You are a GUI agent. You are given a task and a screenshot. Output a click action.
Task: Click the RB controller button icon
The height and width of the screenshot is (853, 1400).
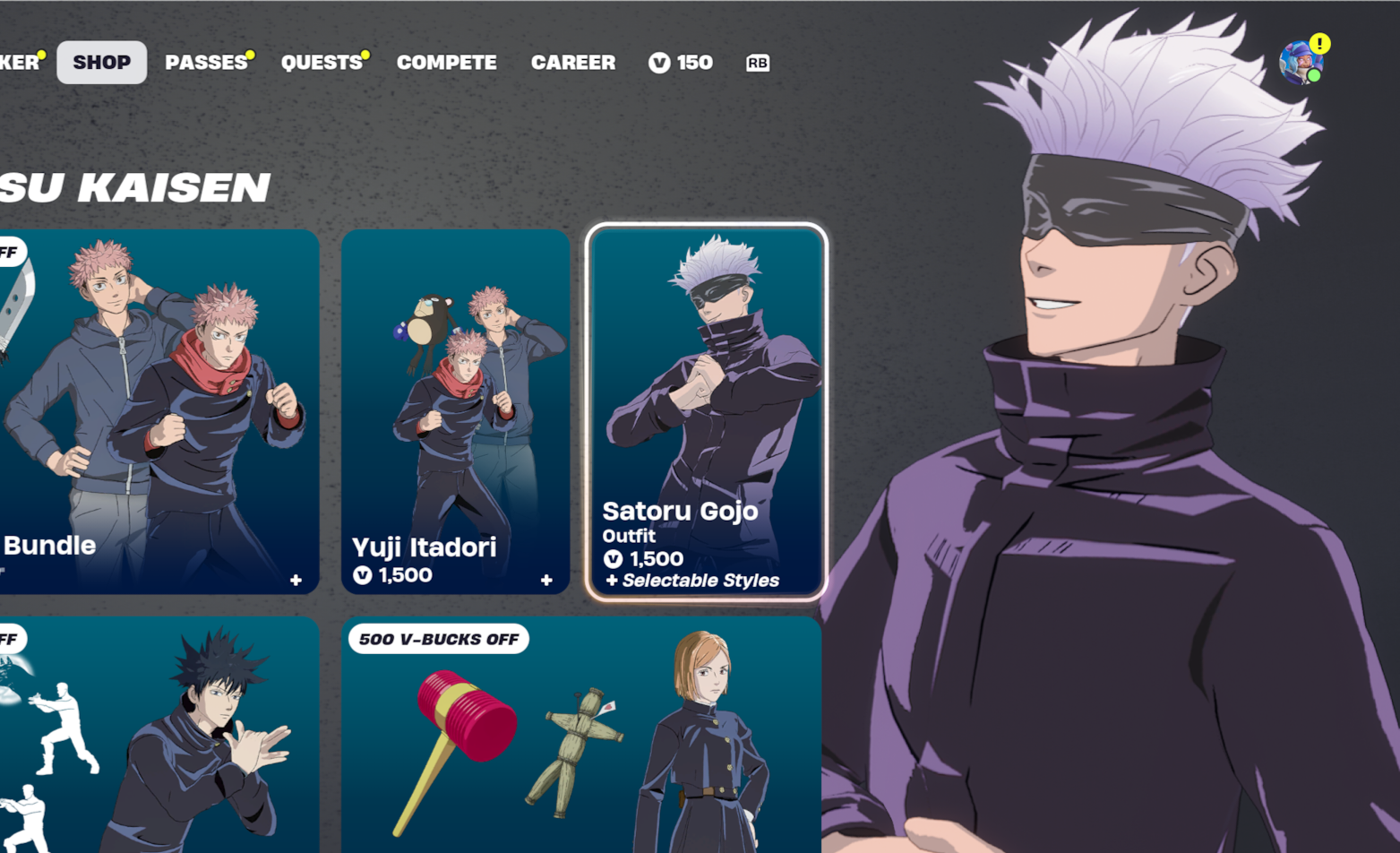click(x=757, y=62)
